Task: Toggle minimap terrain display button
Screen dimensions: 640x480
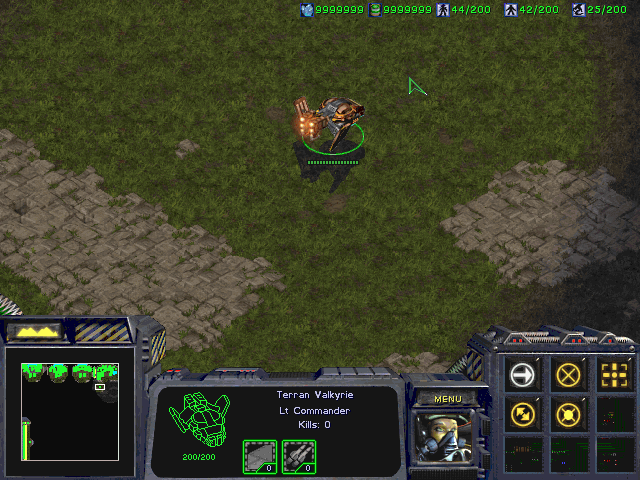Action: point(35,330)
